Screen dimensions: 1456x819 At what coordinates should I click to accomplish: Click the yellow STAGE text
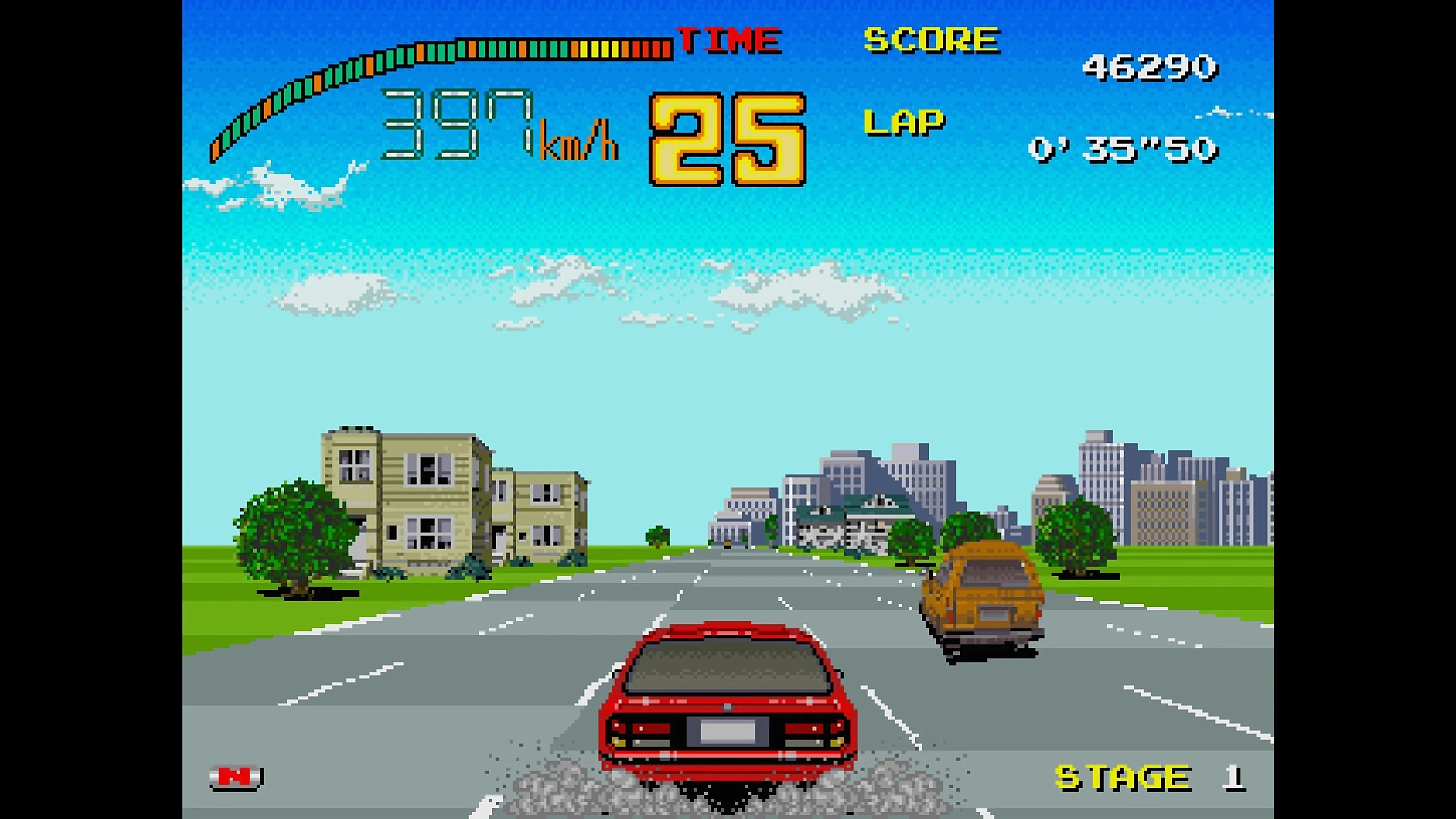point(1121,776)
